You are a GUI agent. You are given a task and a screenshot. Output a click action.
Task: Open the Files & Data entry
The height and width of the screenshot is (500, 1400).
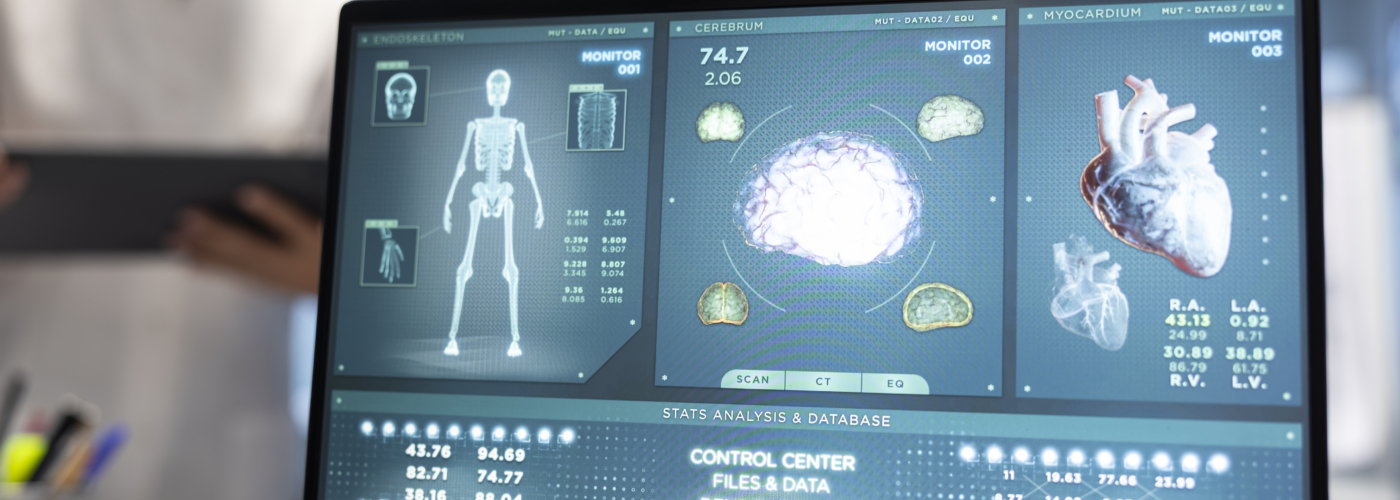tap(772, 485)
